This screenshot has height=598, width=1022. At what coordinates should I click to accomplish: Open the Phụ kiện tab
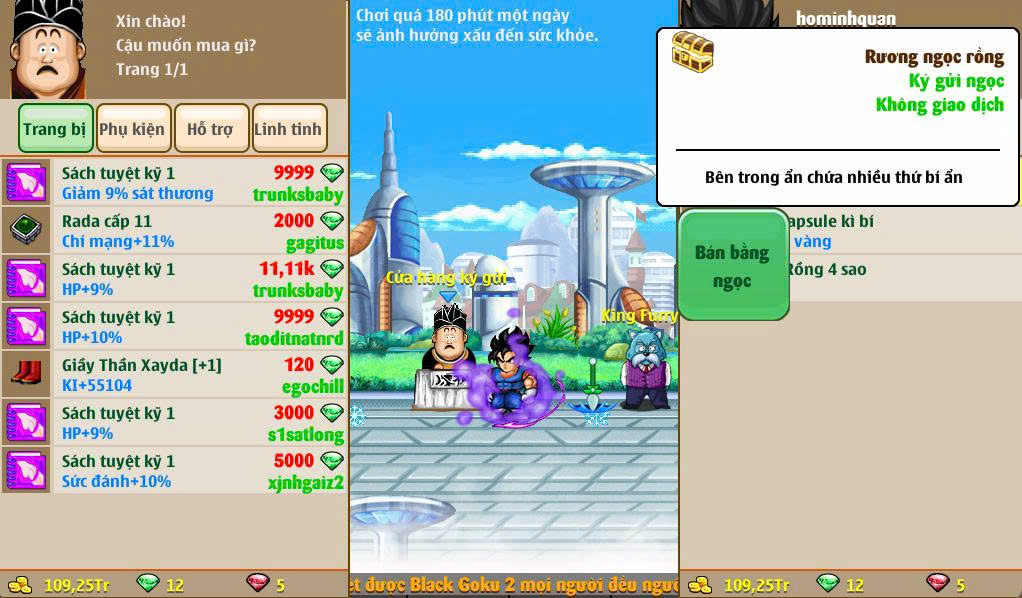(x=134, y=129)
